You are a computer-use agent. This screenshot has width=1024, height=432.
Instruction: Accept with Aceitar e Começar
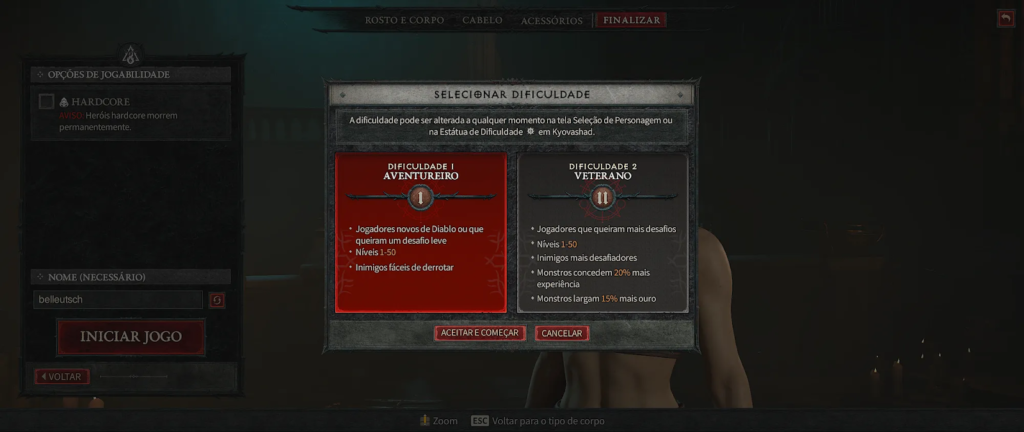[480, 333]
